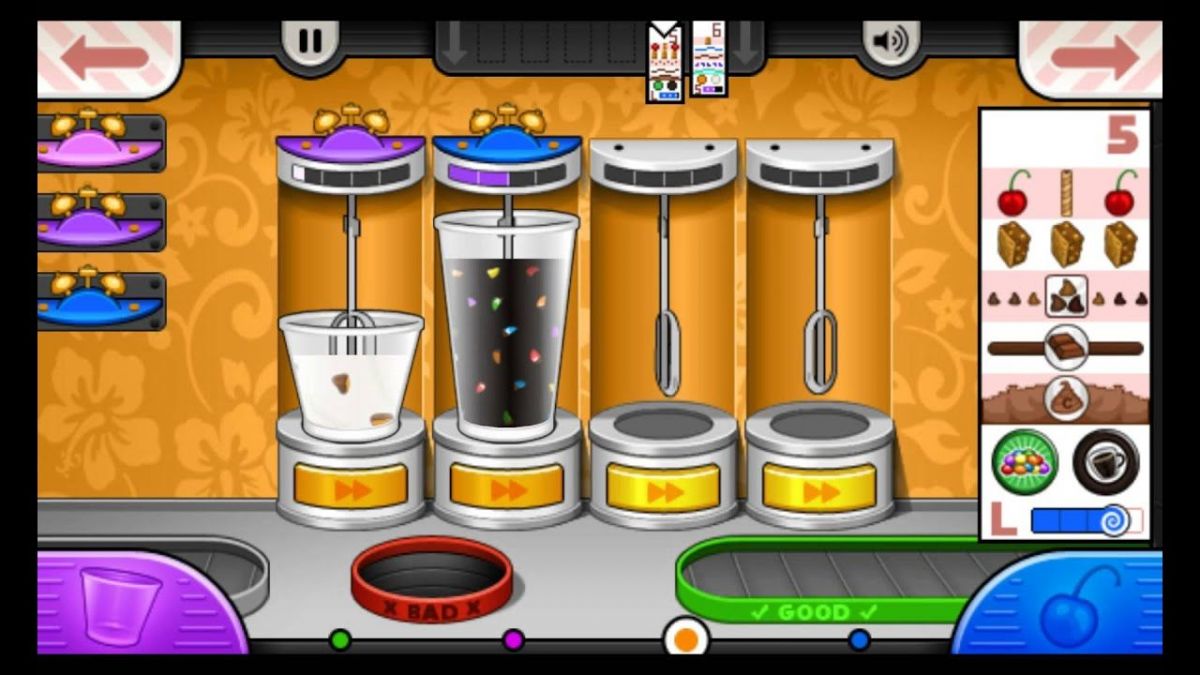Pick the pink alarm timer

click(100, 141)
